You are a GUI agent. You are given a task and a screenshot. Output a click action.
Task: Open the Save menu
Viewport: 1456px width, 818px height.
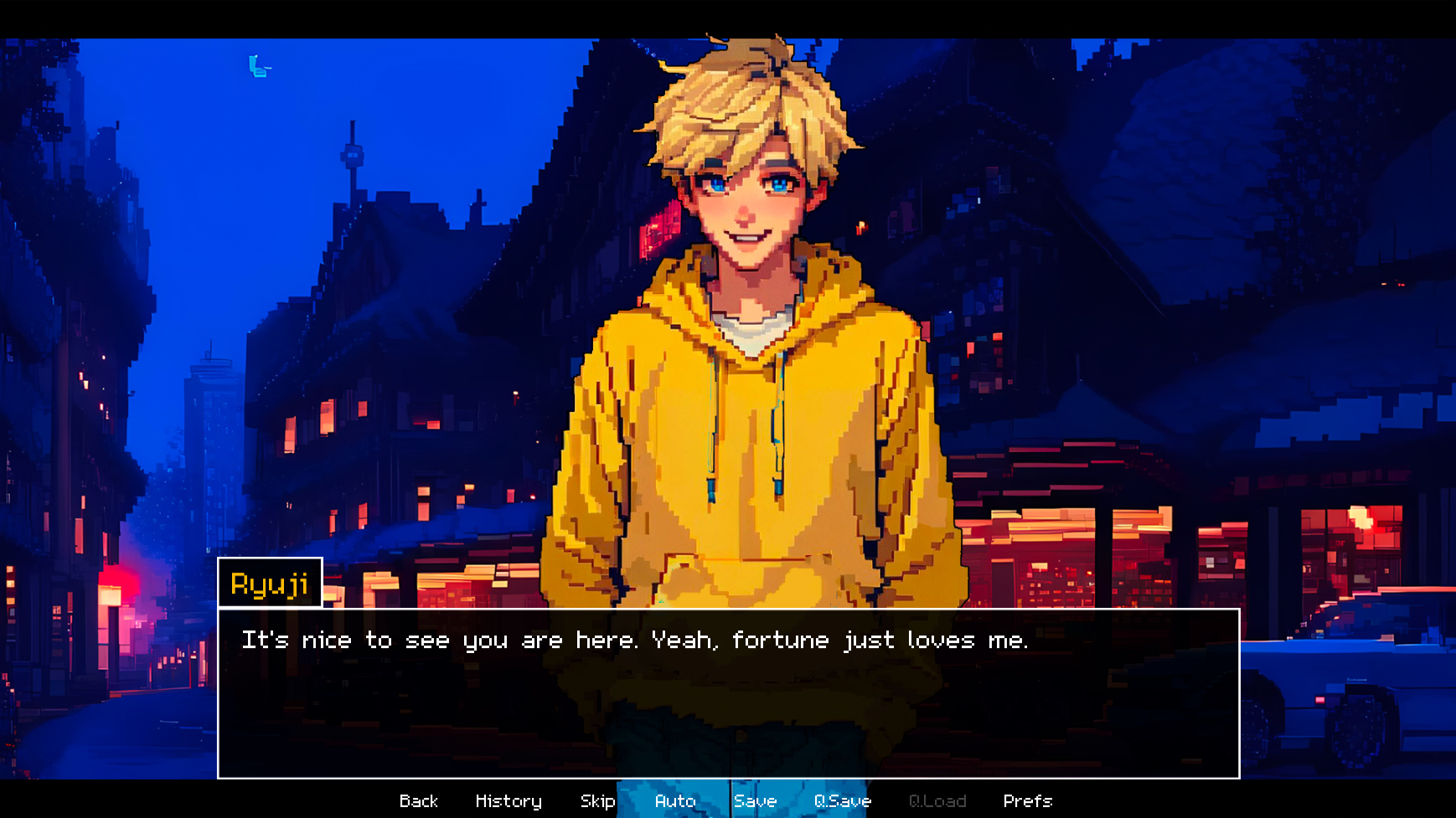755,801
